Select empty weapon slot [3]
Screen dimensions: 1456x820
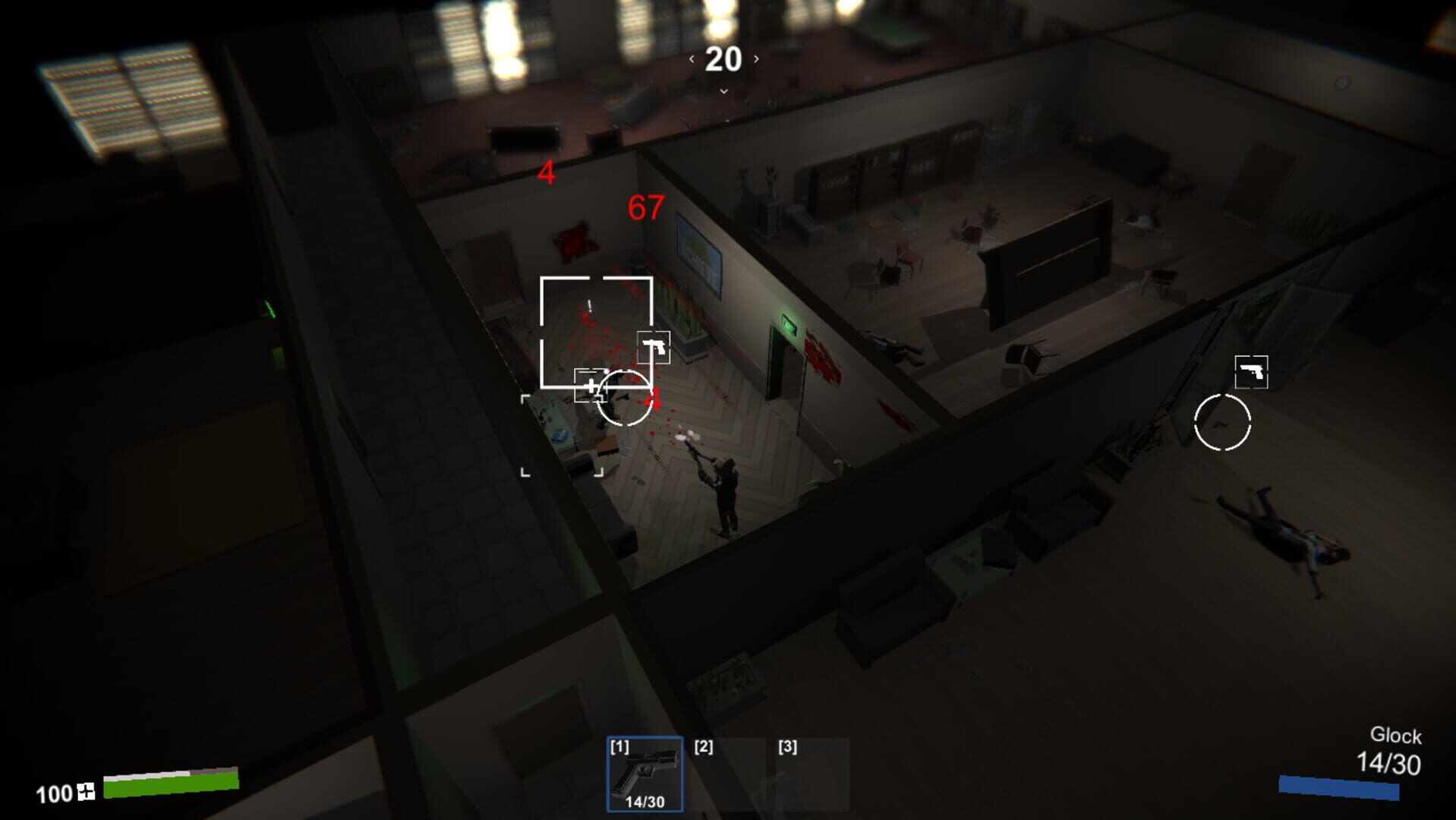[811, 774]
